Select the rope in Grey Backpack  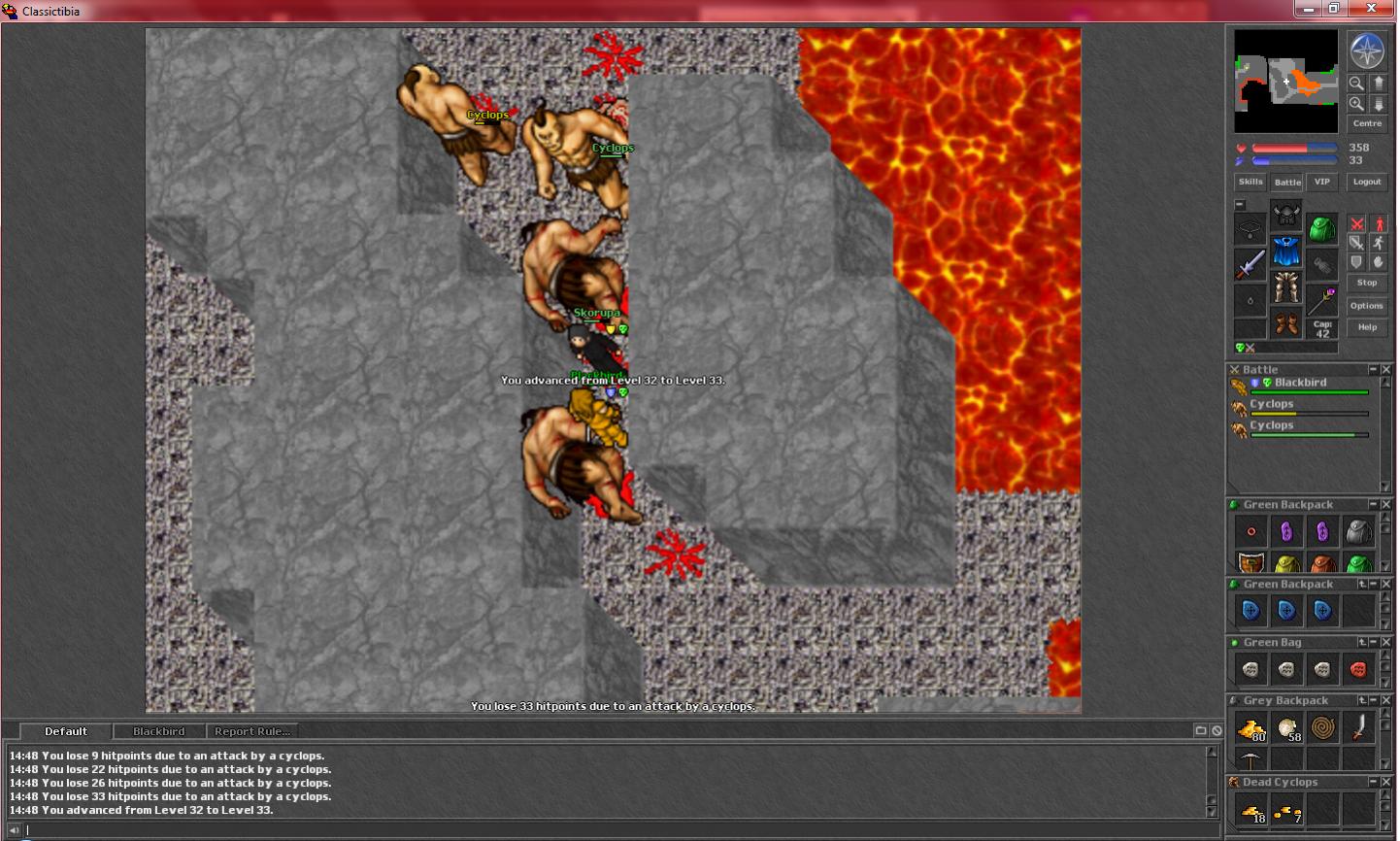[x=1322, y=727]
